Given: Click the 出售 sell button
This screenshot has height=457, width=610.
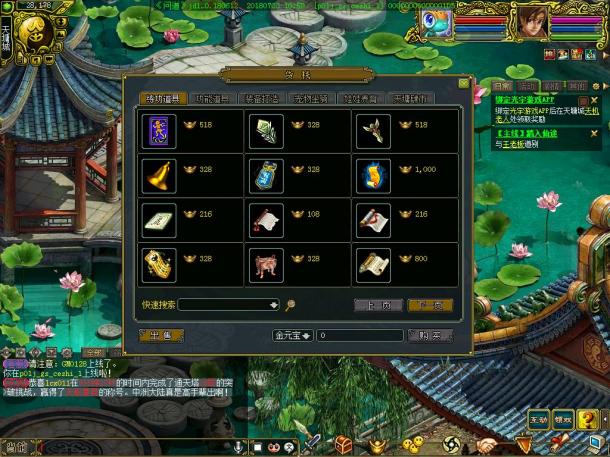Looking at the screenshot, I should tap(161, 335).
